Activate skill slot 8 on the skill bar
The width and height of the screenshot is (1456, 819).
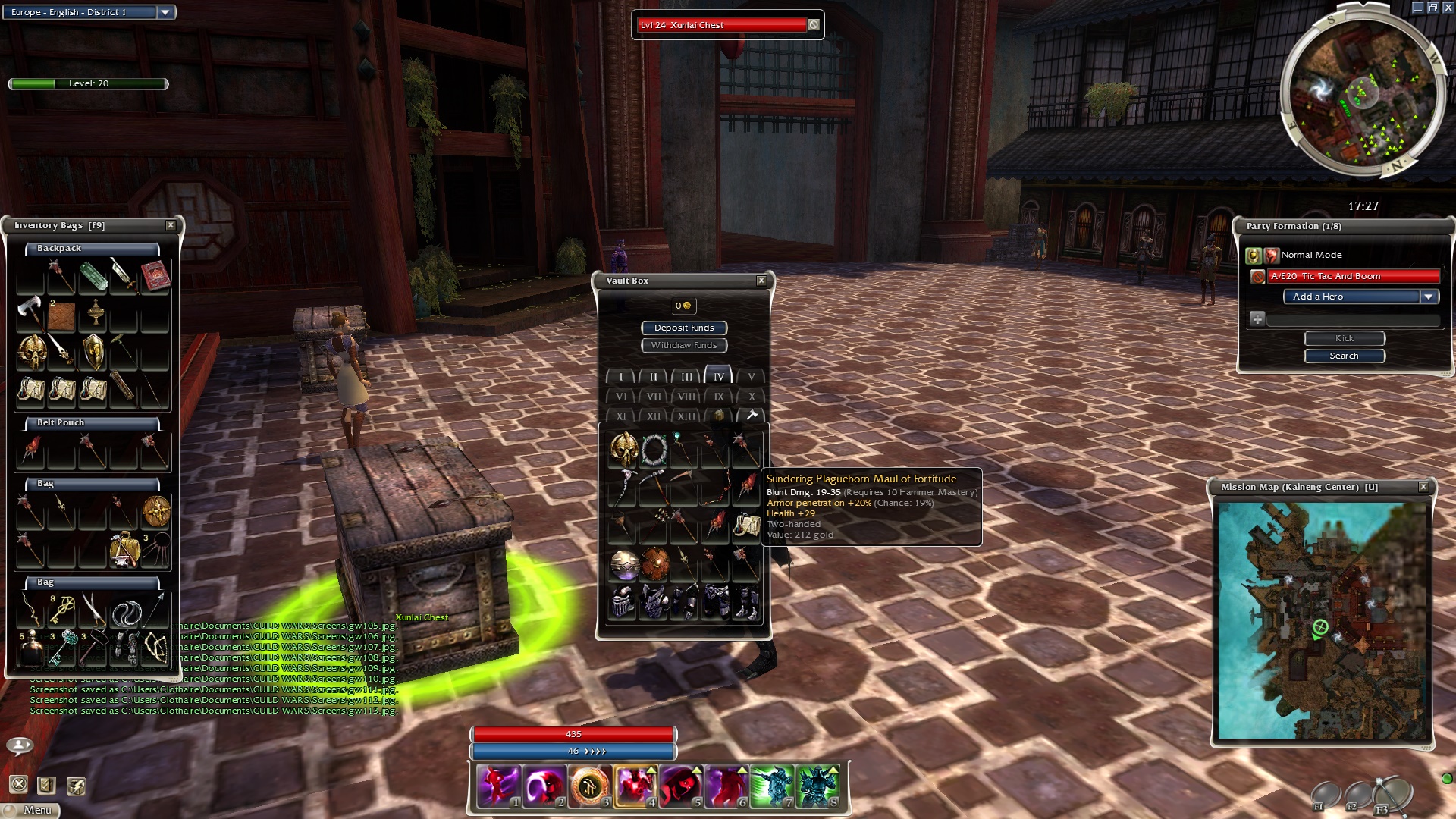point(817,785)
